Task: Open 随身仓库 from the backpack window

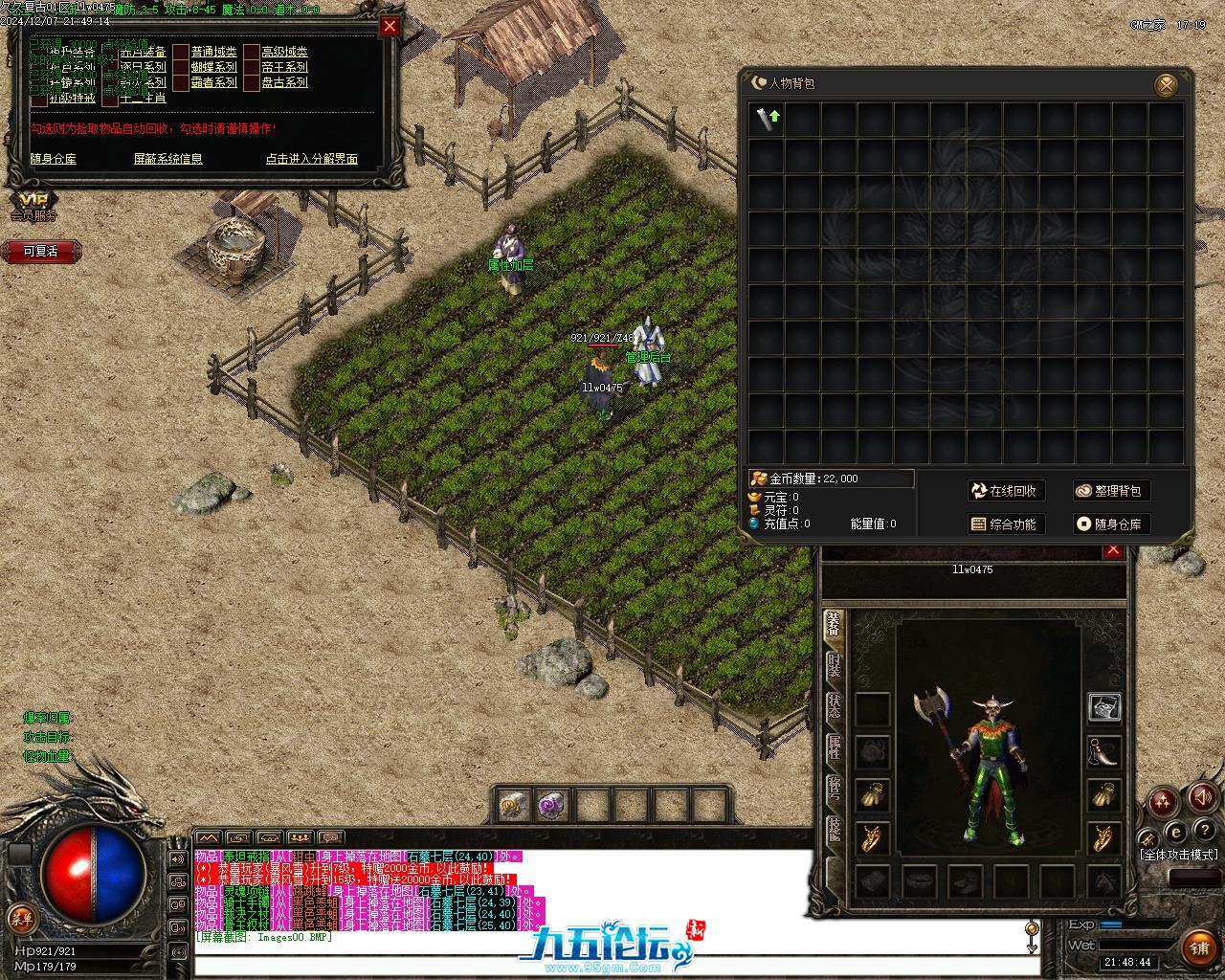Action: (x=1109, y=523)
